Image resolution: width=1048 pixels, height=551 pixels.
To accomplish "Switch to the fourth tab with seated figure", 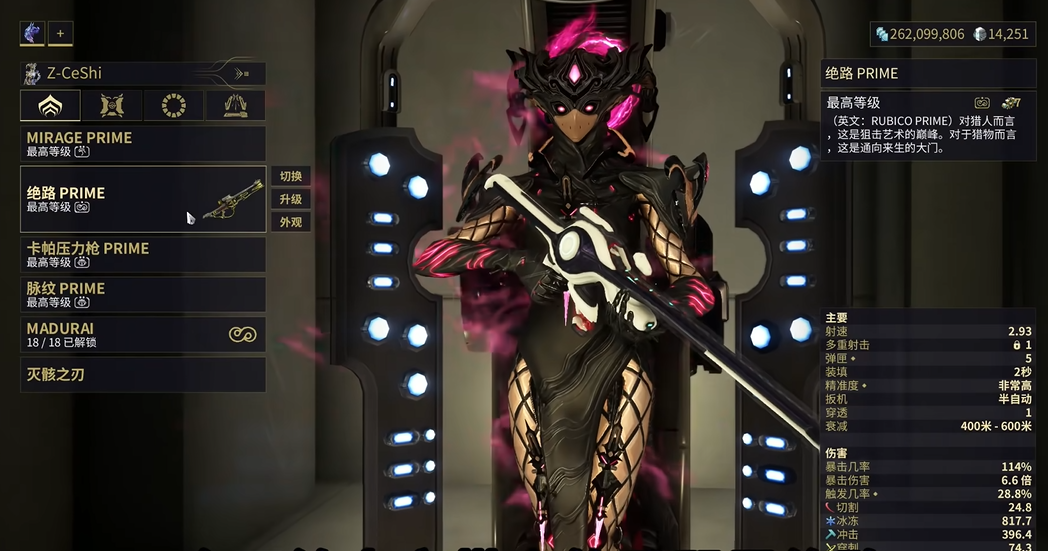I will tap(235, 105).
